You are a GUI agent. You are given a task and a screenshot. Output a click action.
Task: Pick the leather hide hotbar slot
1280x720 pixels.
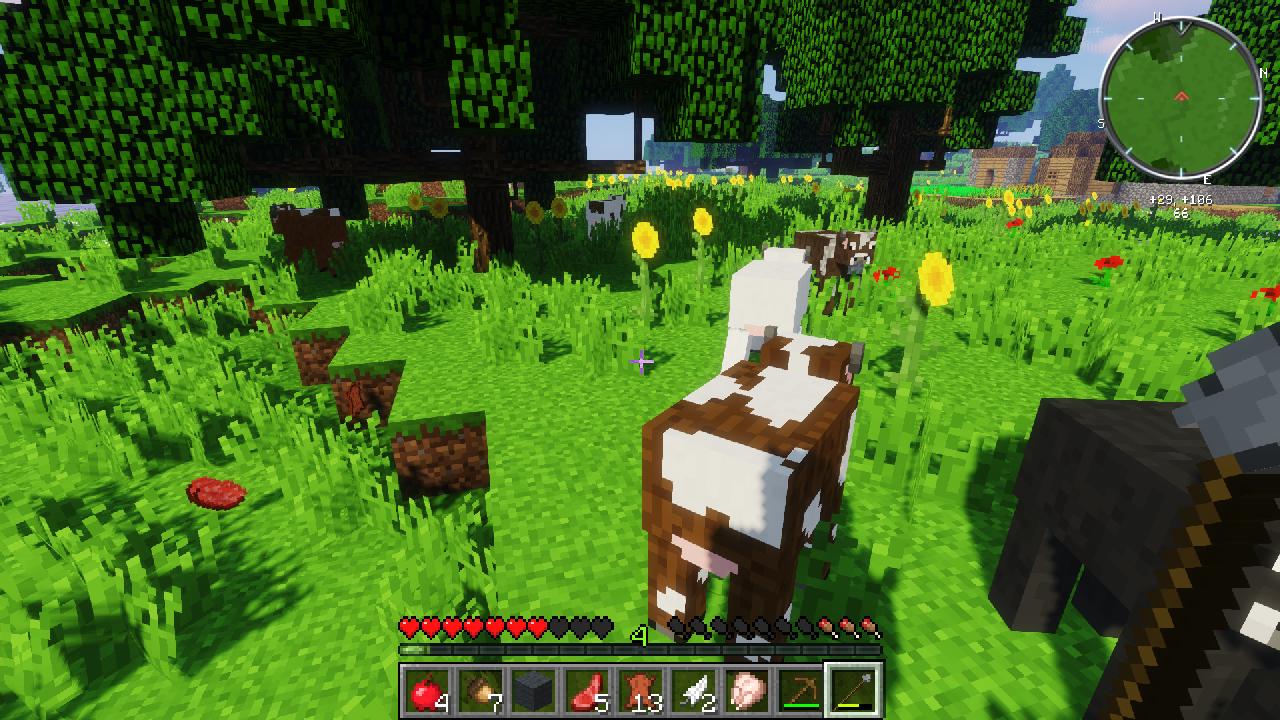click(640, 691)
